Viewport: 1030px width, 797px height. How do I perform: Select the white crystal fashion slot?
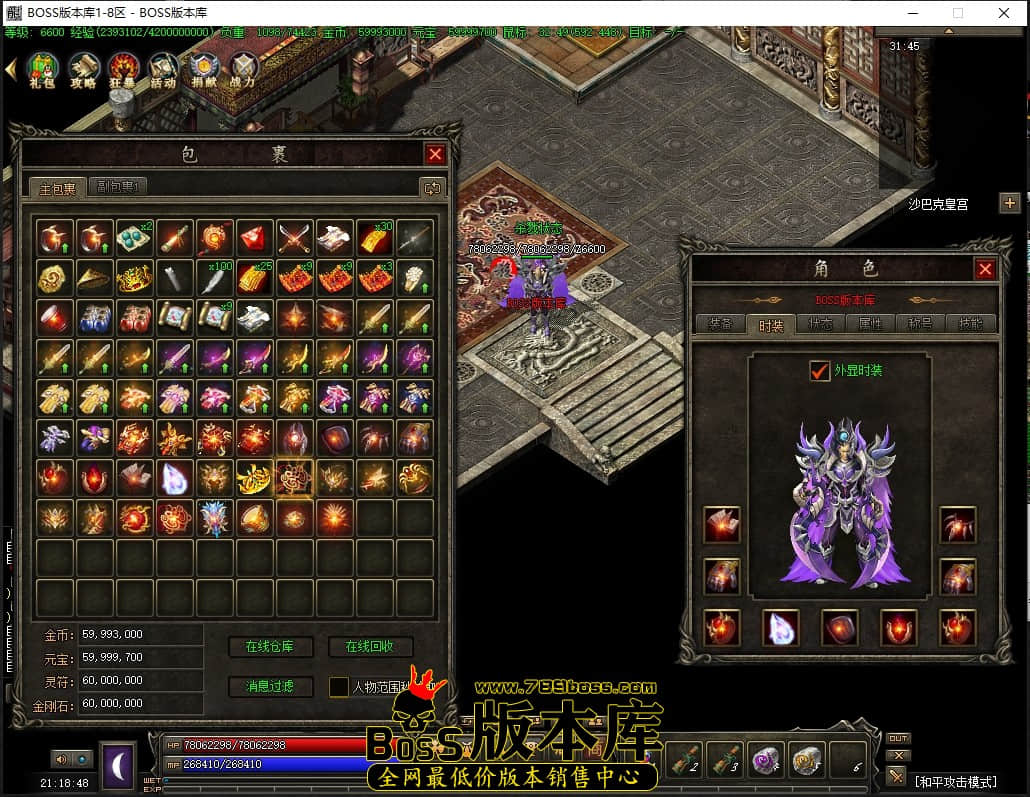click(x=780, y=627)
